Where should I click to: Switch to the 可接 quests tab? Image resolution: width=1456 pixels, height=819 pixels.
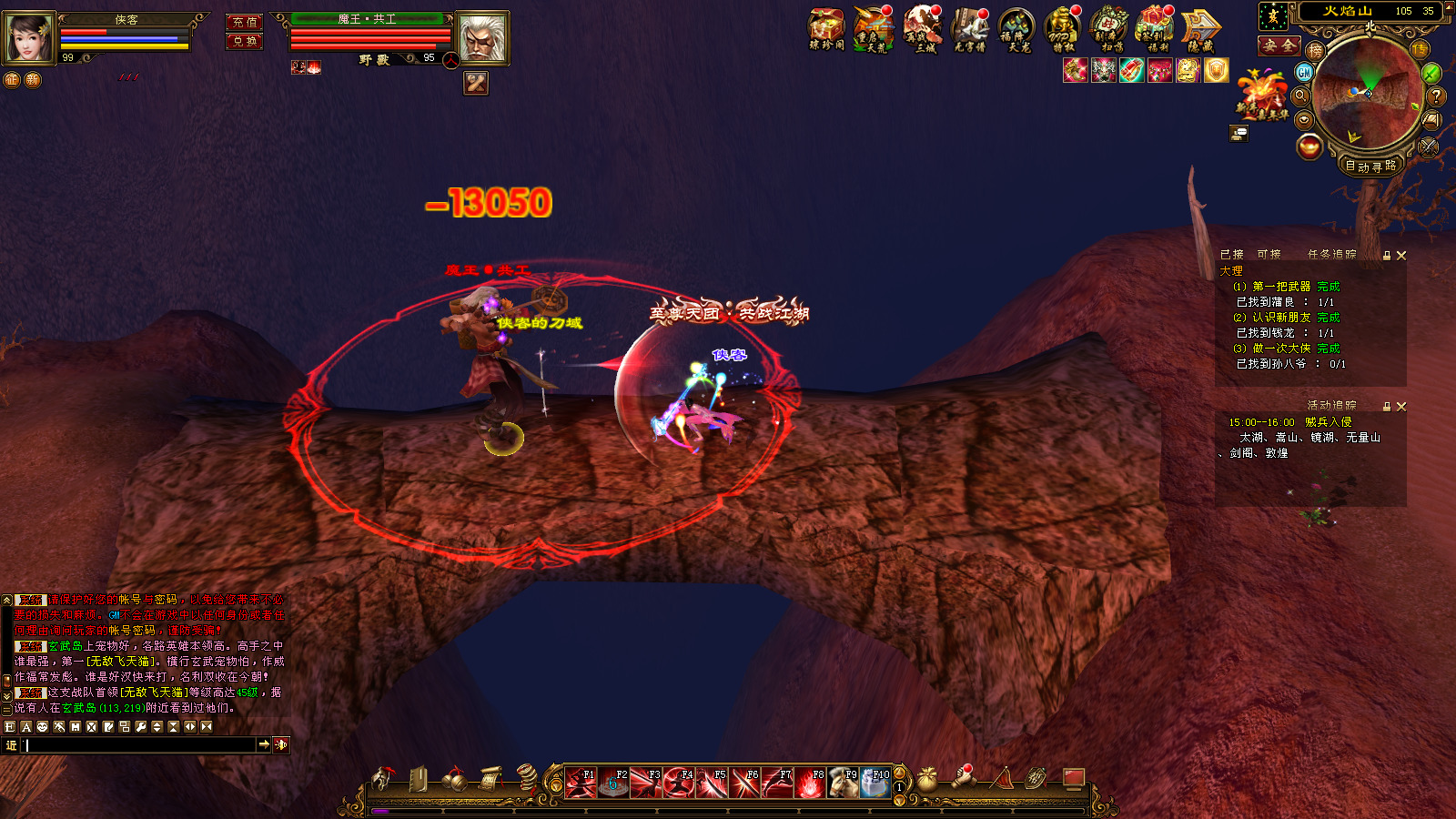tap(1269, 255)
